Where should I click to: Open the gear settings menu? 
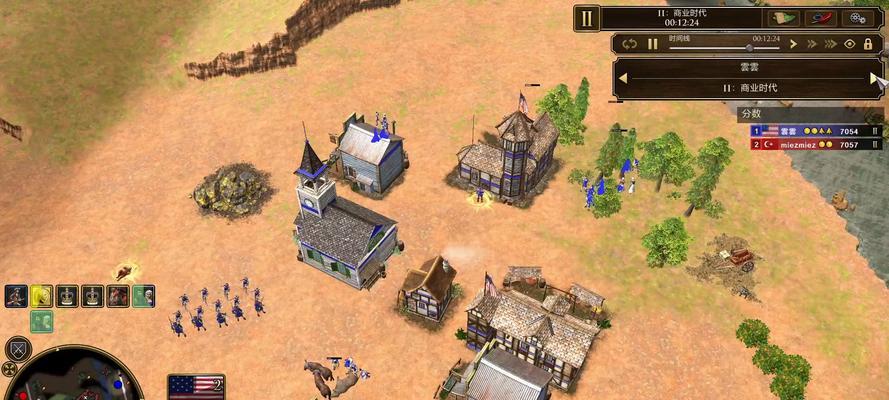tap(857, 17)
